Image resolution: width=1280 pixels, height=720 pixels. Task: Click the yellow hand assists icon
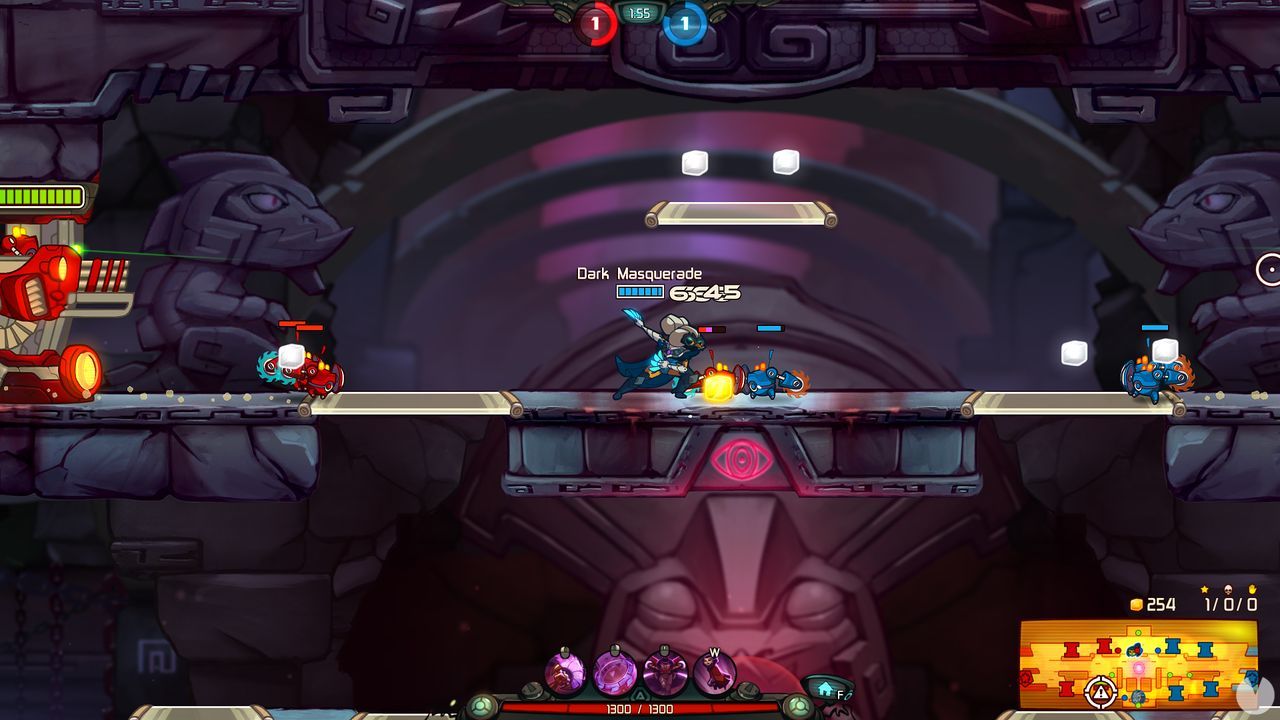coord(1251,589)
